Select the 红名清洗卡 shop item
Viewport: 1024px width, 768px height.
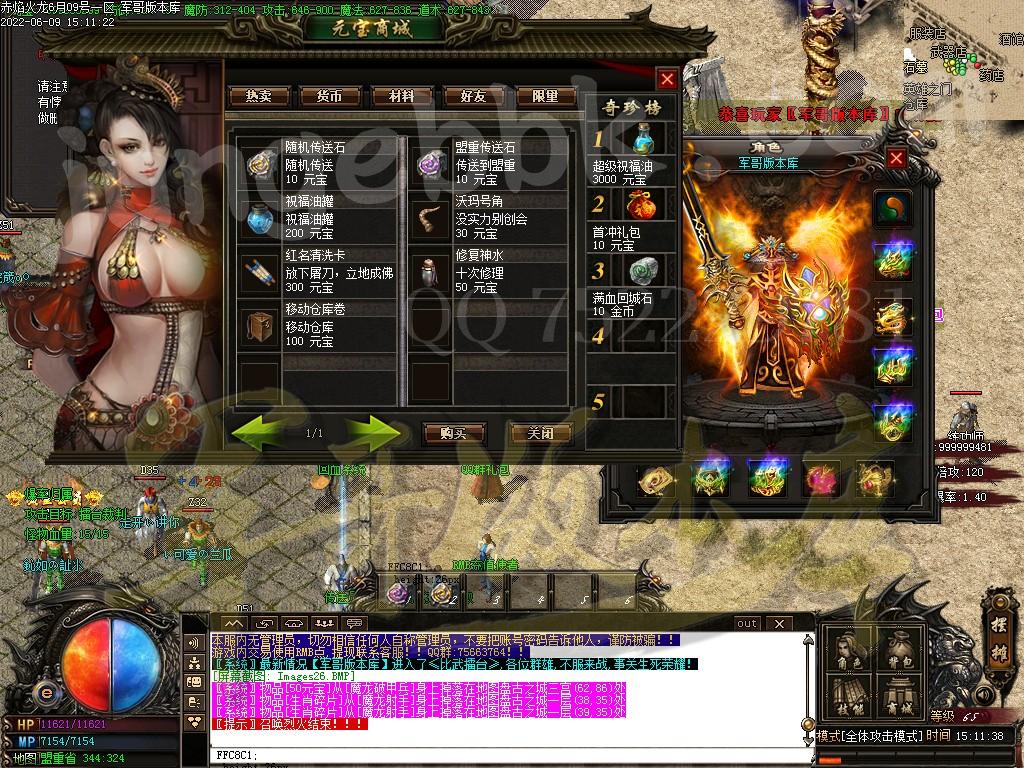(x=260, y=271)
